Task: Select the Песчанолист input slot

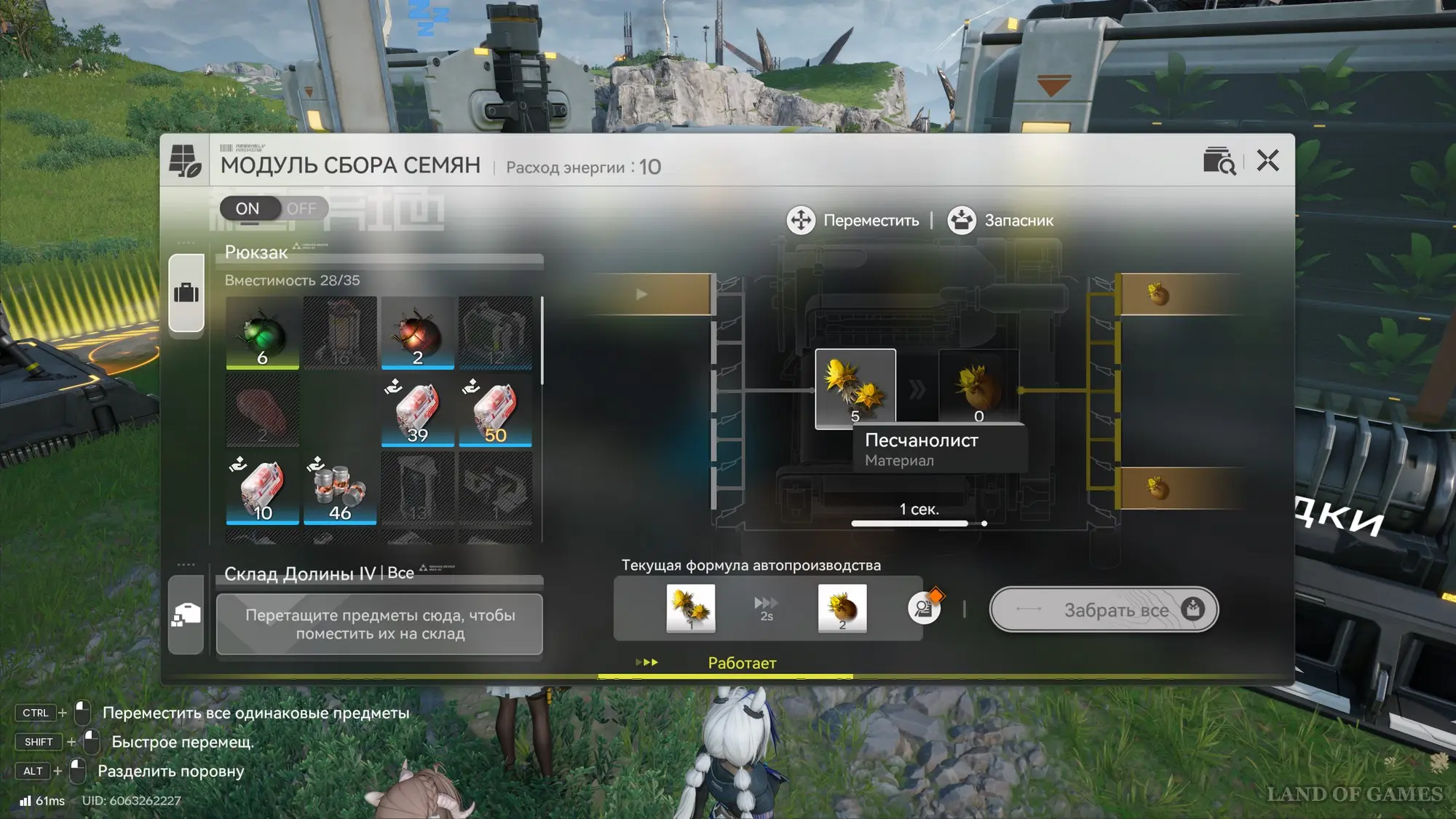Action: (855, 388)
